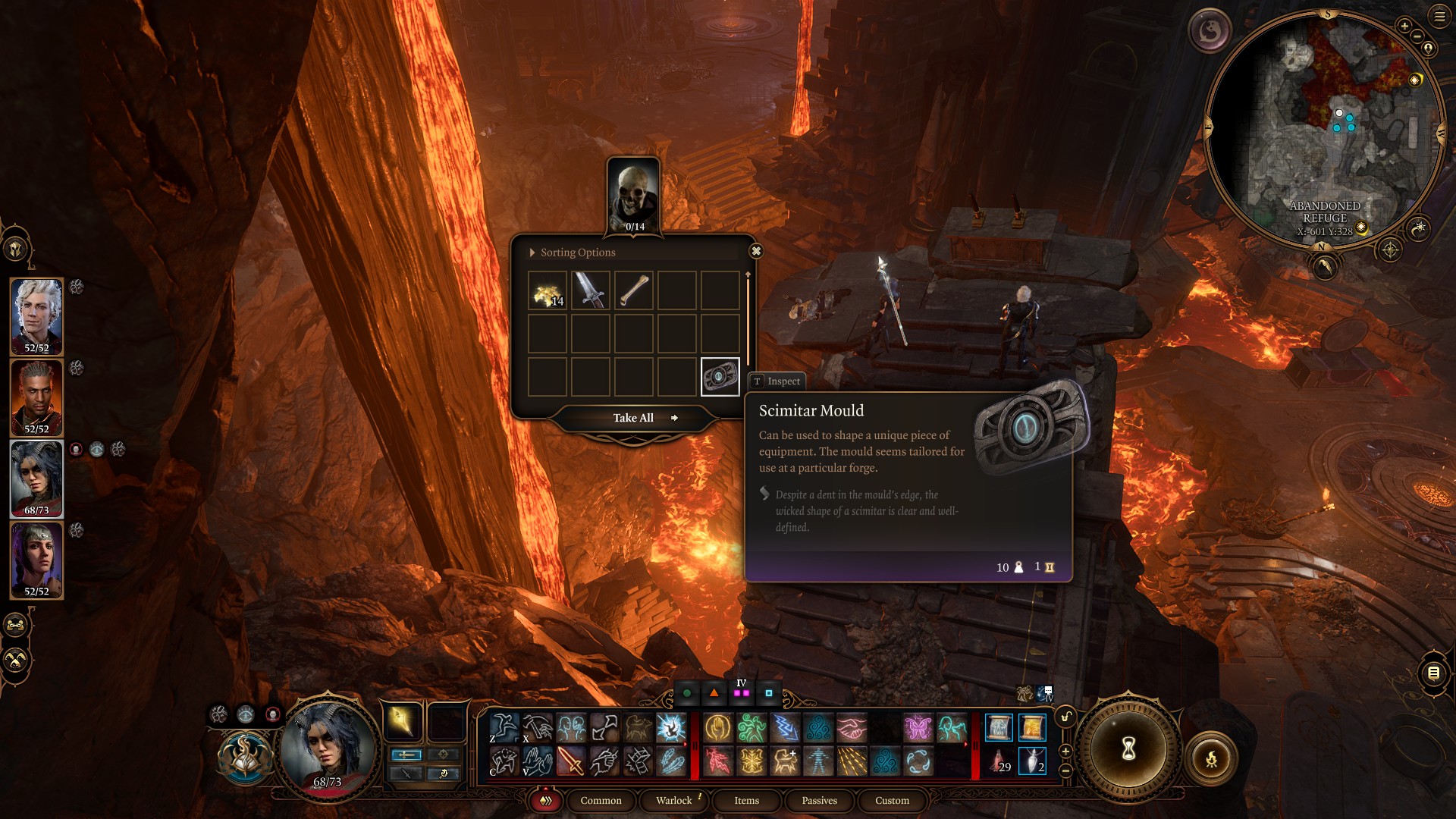
Task: Click the hourglass turn-based mode button
Action: click(x=1128, y=749)
